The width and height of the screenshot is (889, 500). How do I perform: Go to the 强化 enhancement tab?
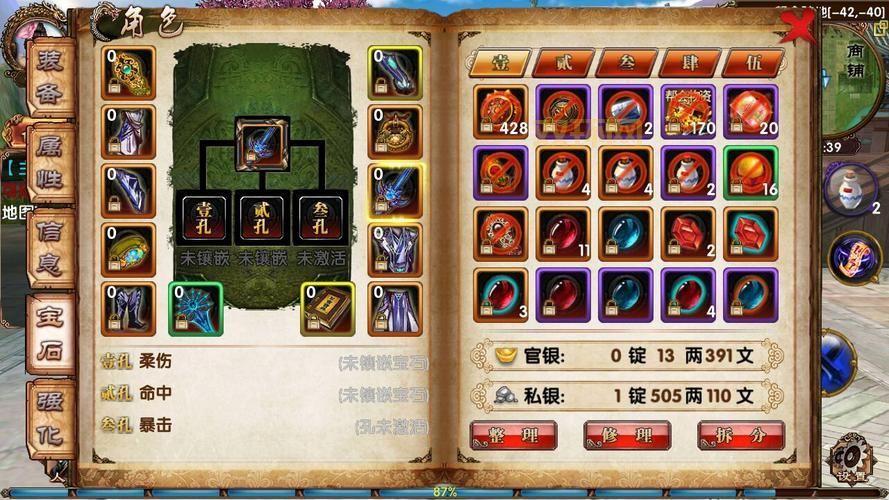(x=50, y=418)
